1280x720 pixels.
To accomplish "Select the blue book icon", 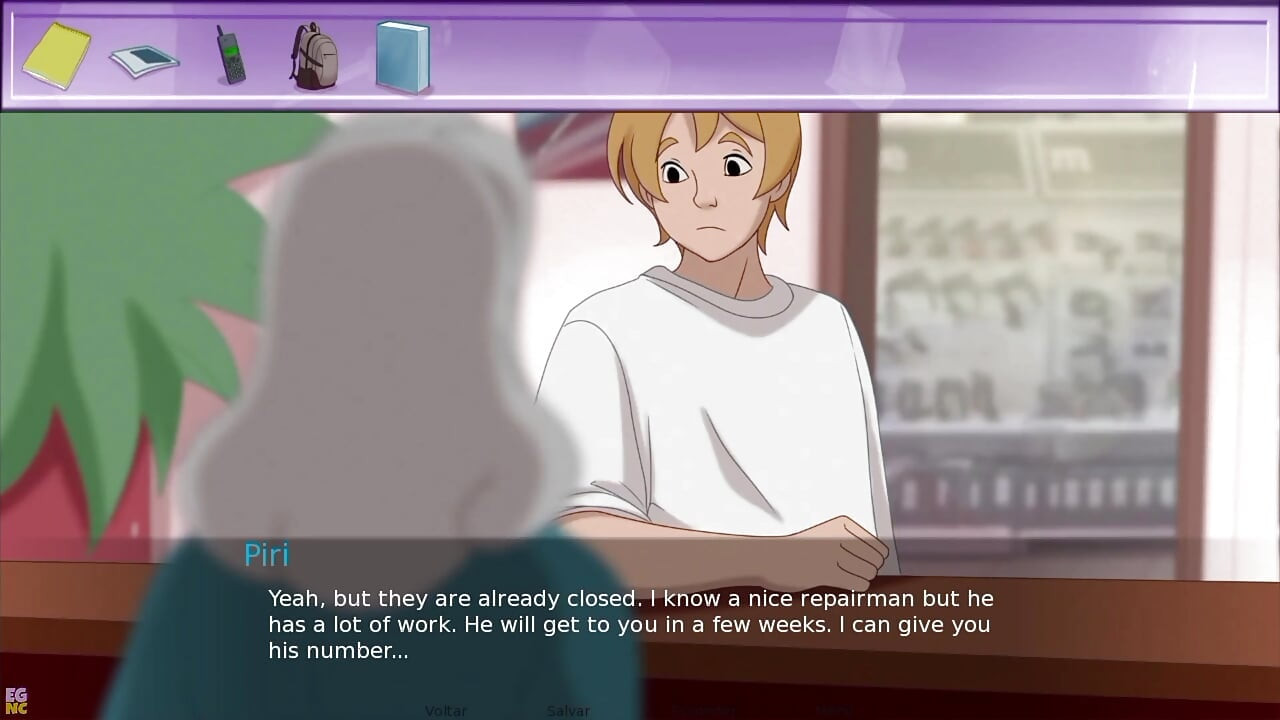I will click(x=402, y=56).
